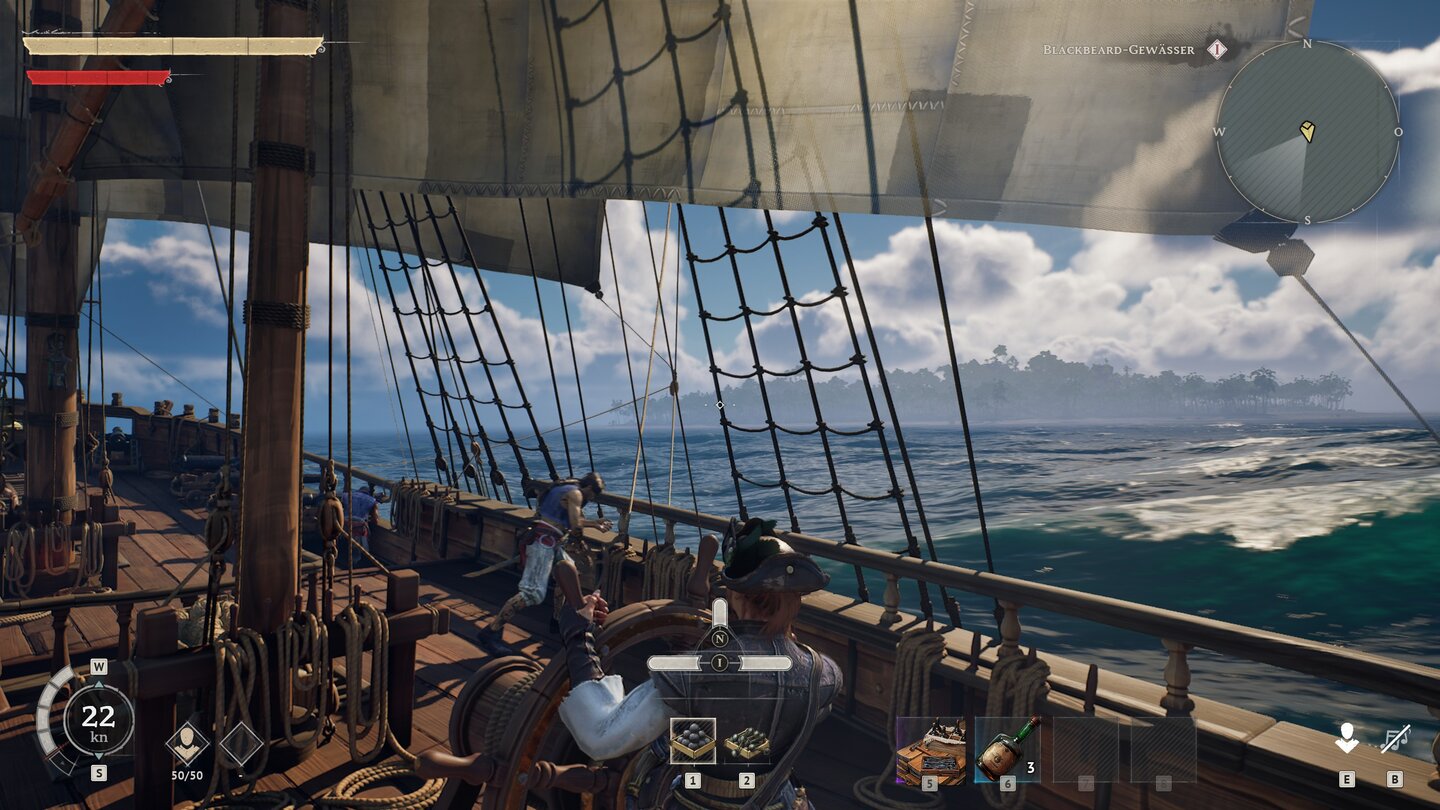Screen dimensions: 1440x810
Task: Click the white character silhouette icon
Action: click(x=1346, y=740)
